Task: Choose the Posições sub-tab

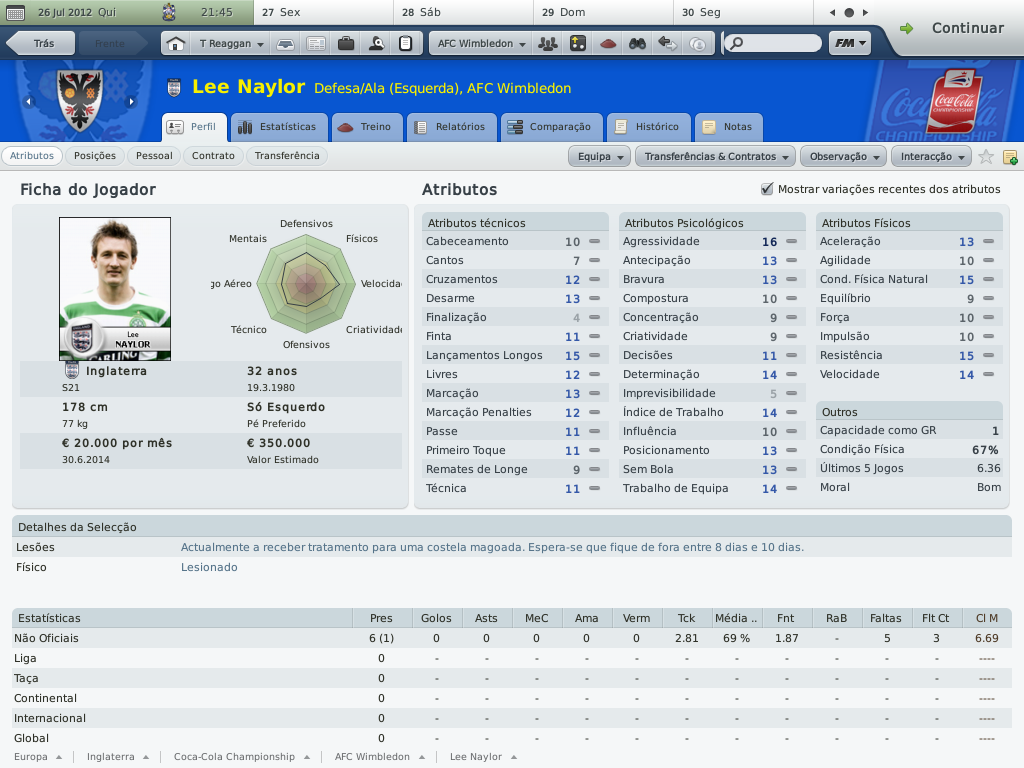Action: click(x=95, y=156)
